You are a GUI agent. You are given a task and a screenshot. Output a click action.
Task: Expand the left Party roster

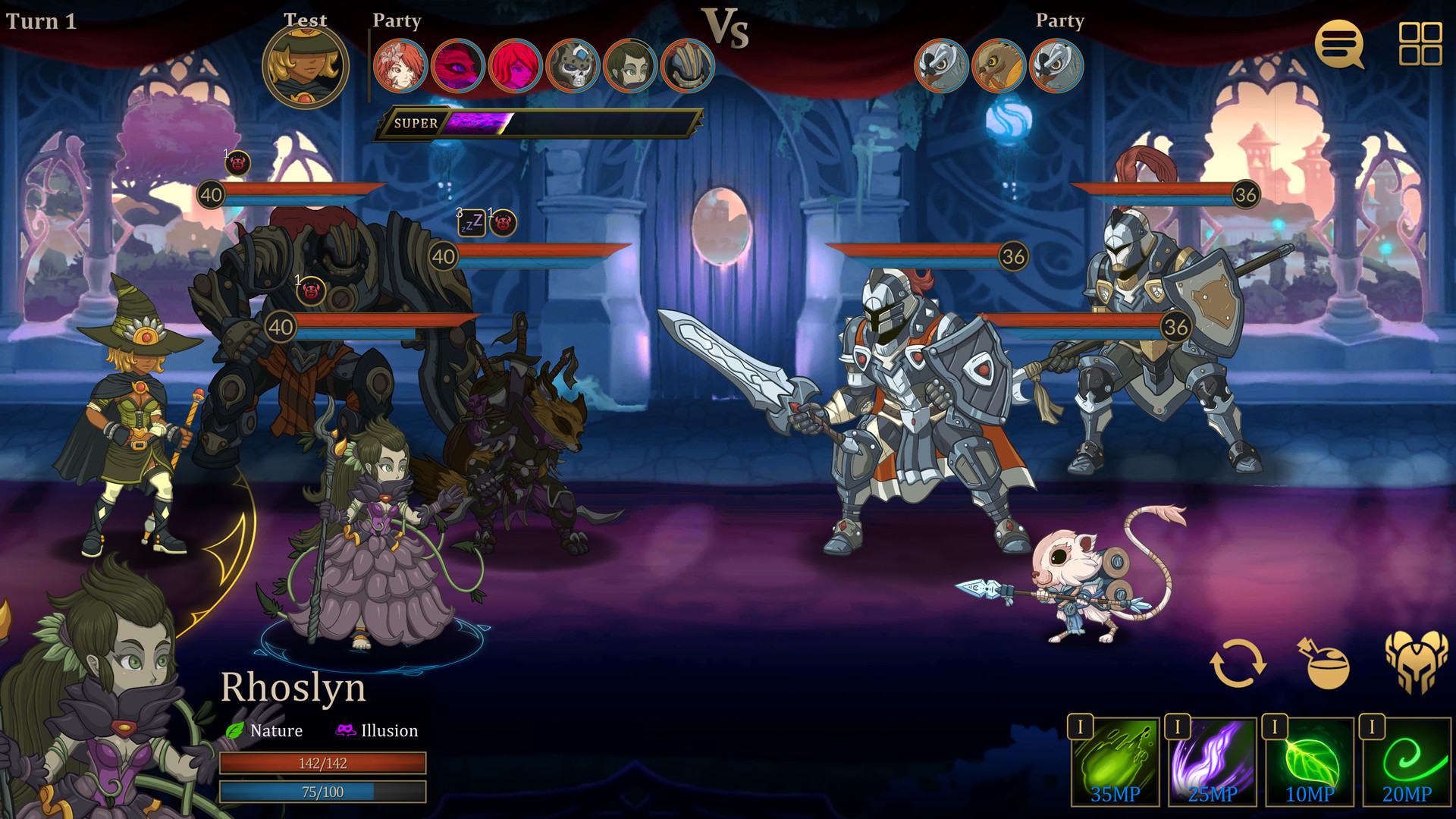tap(395, 21)
